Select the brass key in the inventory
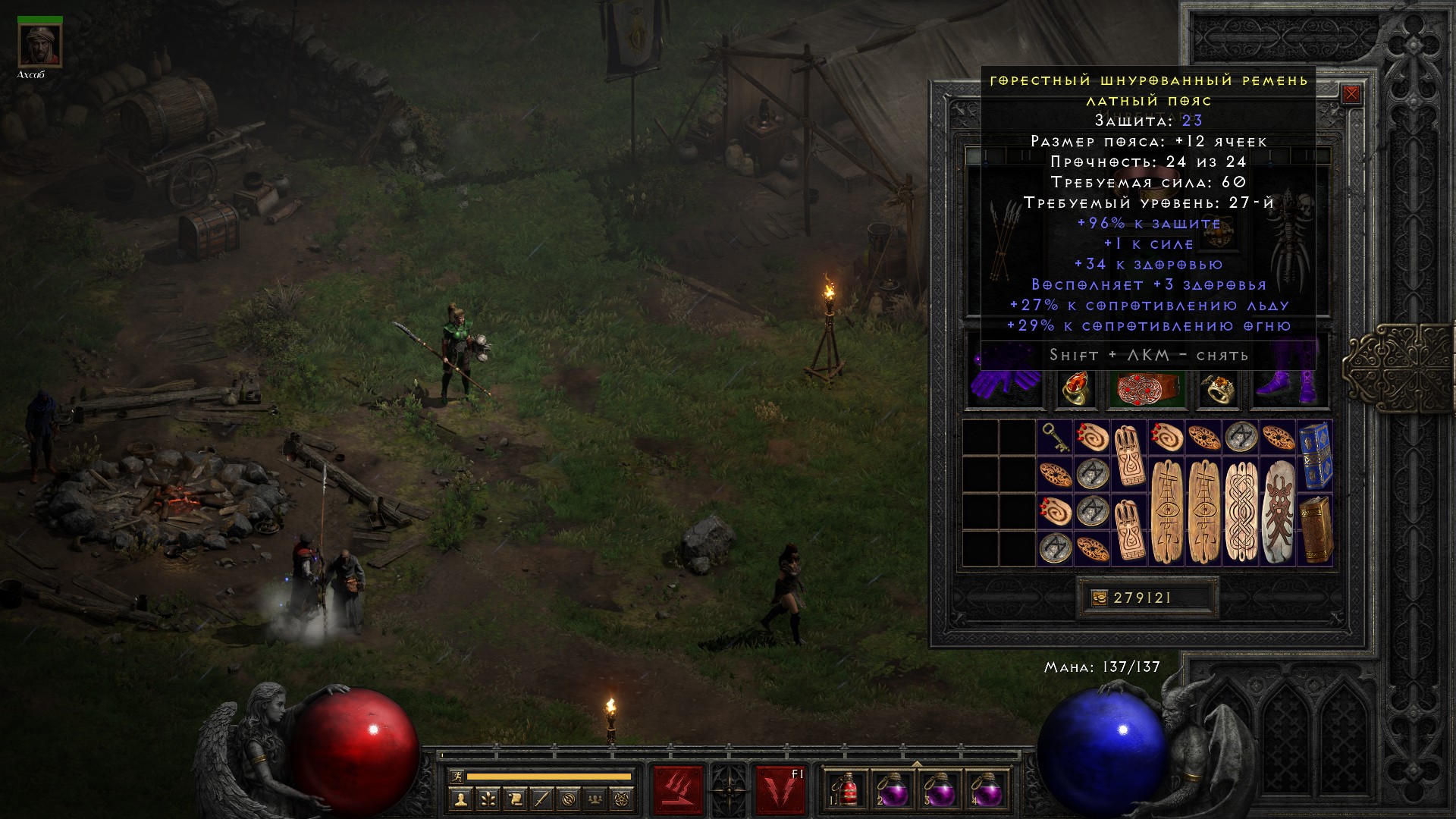Image resolution: width=1456 pixels, height=819 pixels. pyautogui.click(x=1055, y=437)
